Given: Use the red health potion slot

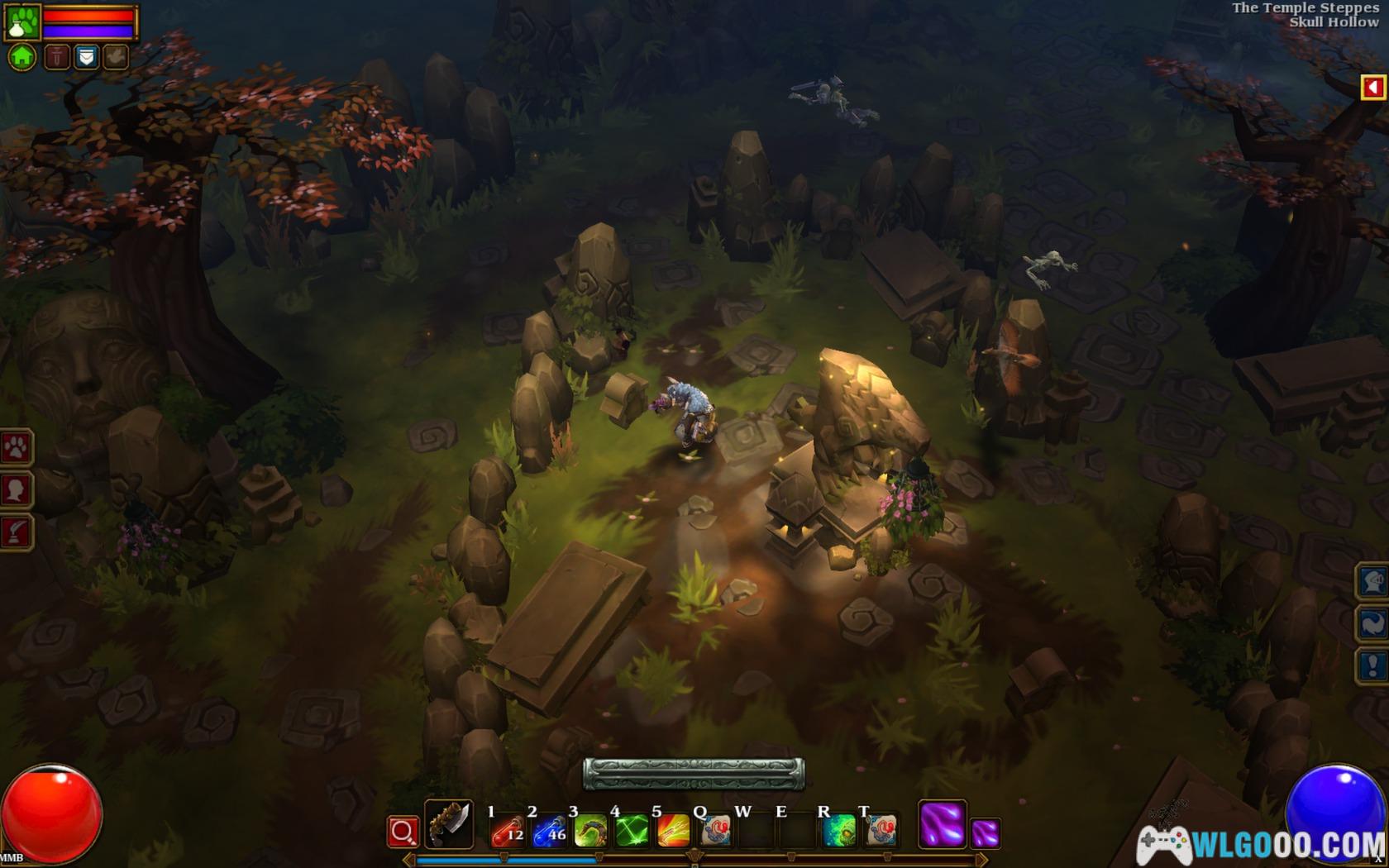Looking at the screenshot, I should pyautogui.click(x=508, y=831).
